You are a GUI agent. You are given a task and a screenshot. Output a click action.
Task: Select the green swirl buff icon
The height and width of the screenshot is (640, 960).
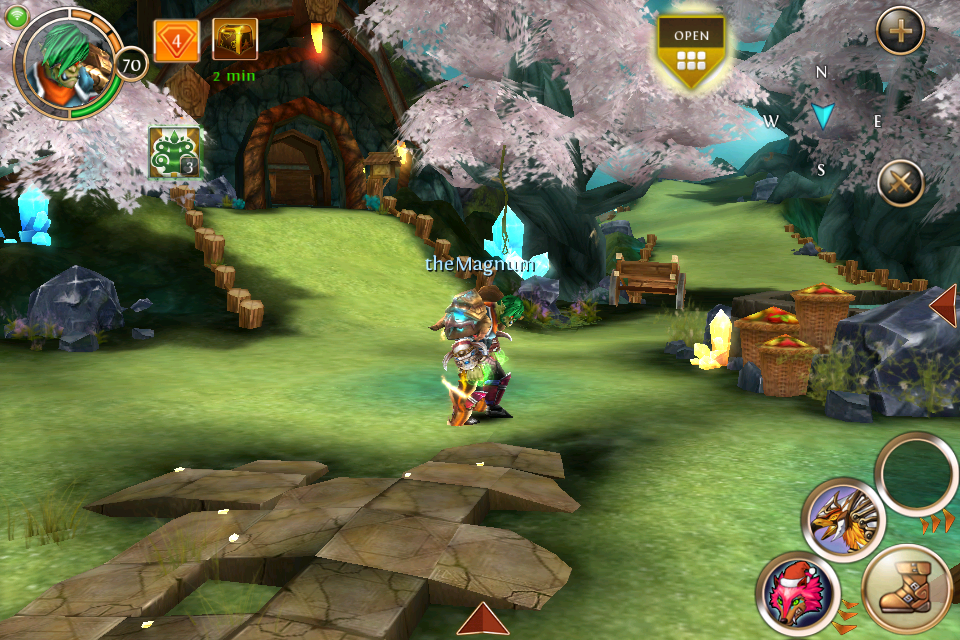tap(174, 153)
